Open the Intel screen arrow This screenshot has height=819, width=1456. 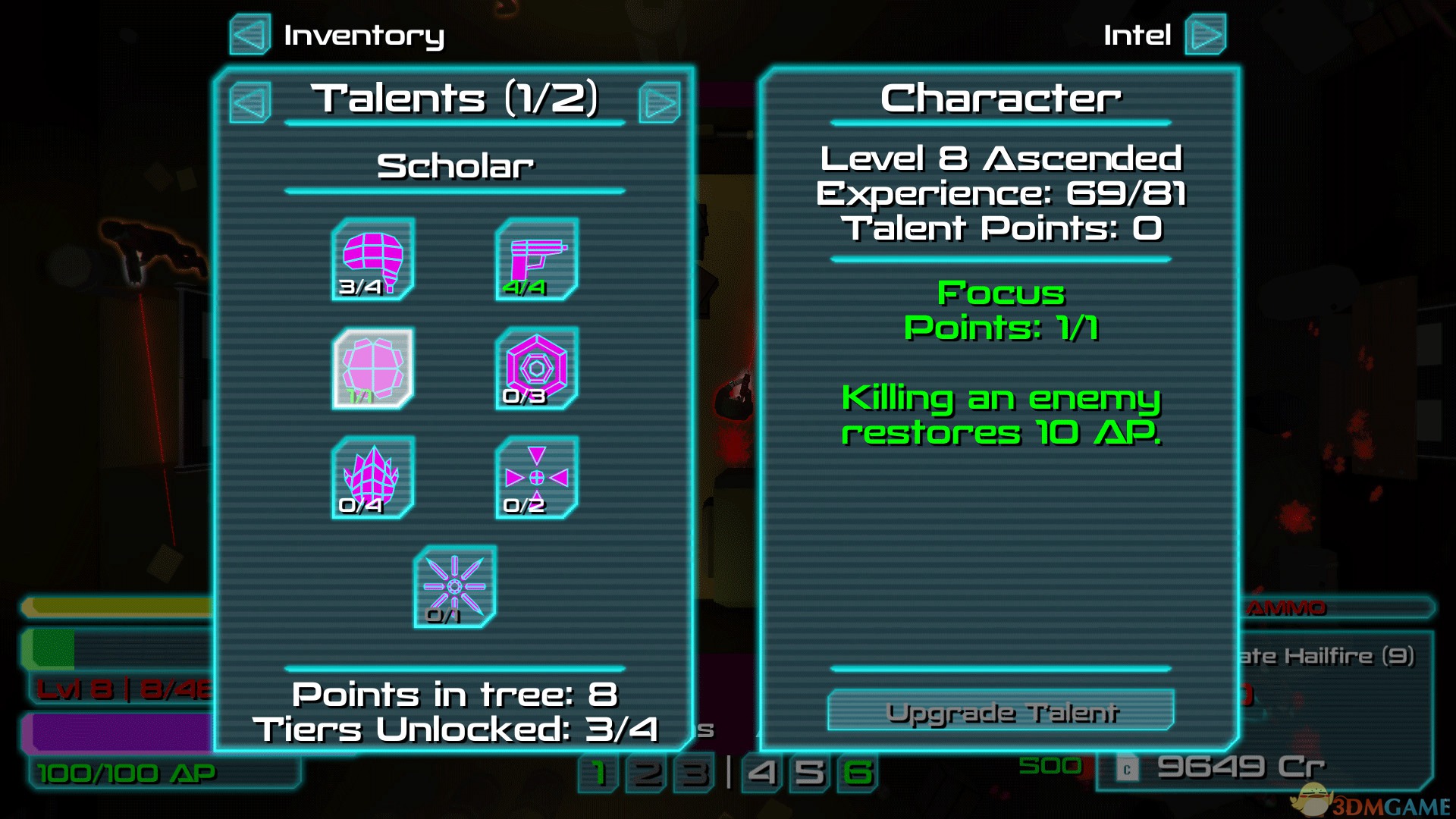[1205, 35]
